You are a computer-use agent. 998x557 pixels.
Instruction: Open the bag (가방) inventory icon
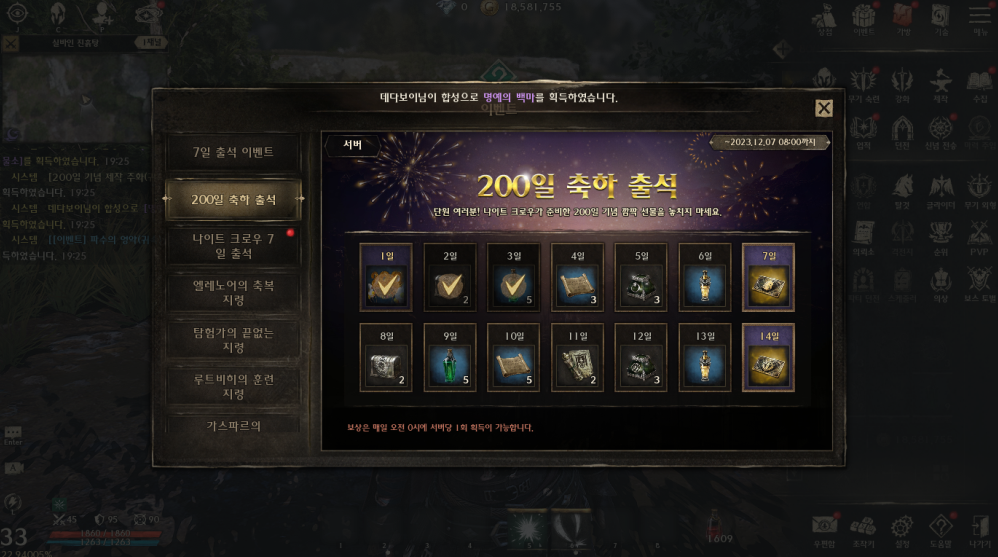pos(902,18)
